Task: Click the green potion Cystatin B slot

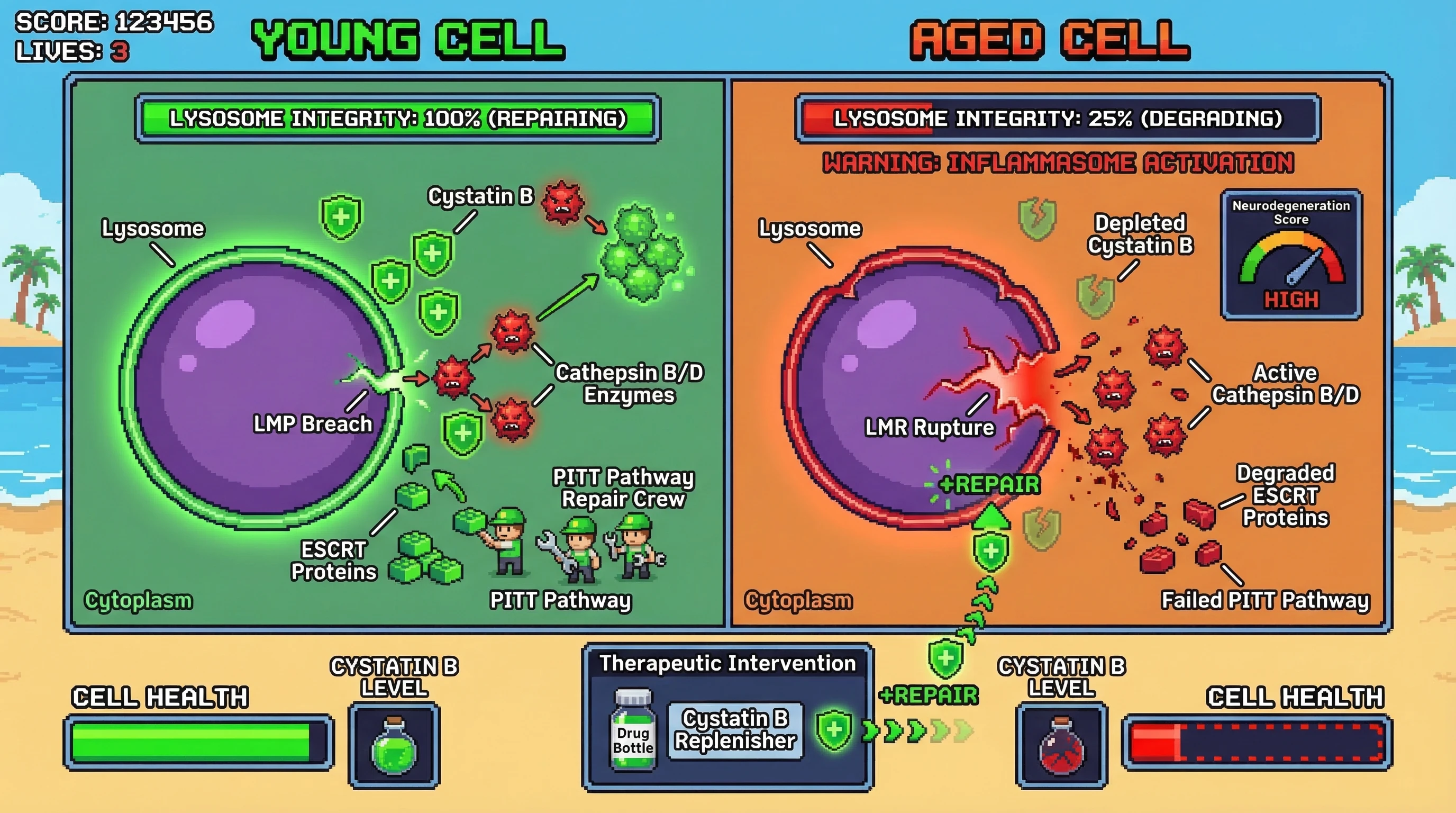Action: point(394,745)
